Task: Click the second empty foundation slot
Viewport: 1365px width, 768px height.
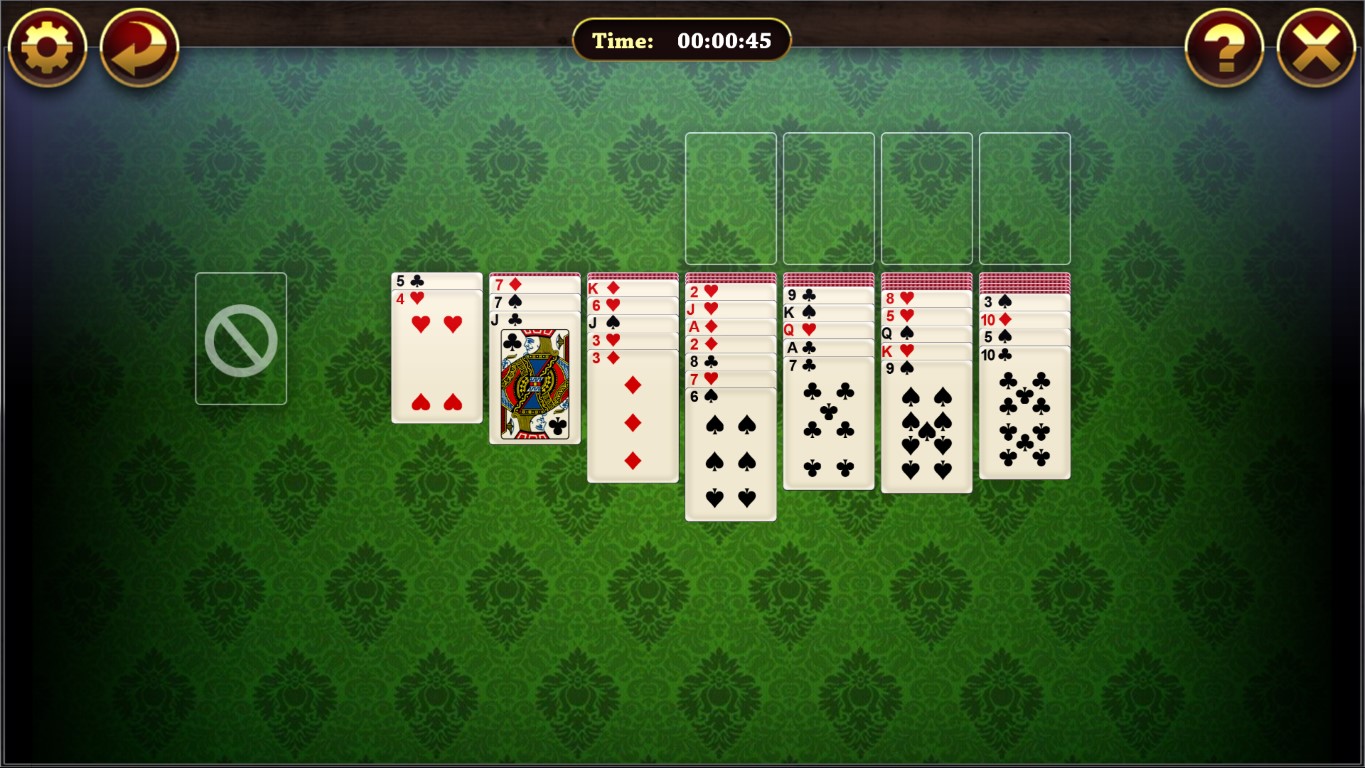Action: tap(828, 197)
